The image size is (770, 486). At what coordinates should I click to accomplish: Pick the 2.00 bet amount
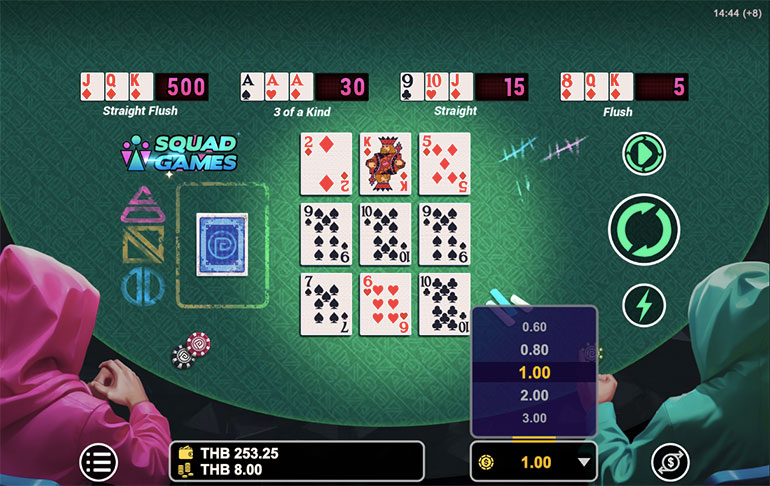(x=534, y=395)
